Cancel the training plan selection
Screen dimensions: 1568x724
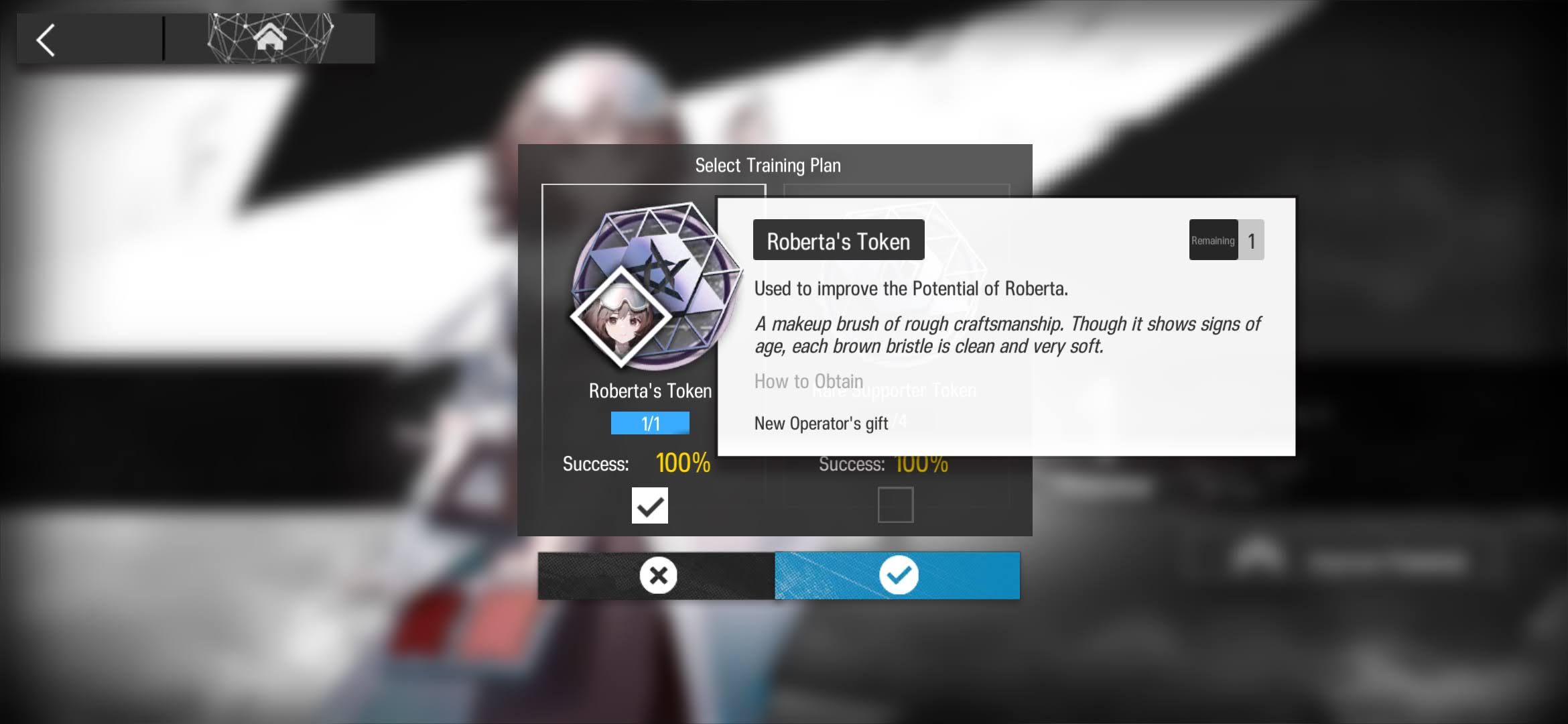(x=657, y=575)
